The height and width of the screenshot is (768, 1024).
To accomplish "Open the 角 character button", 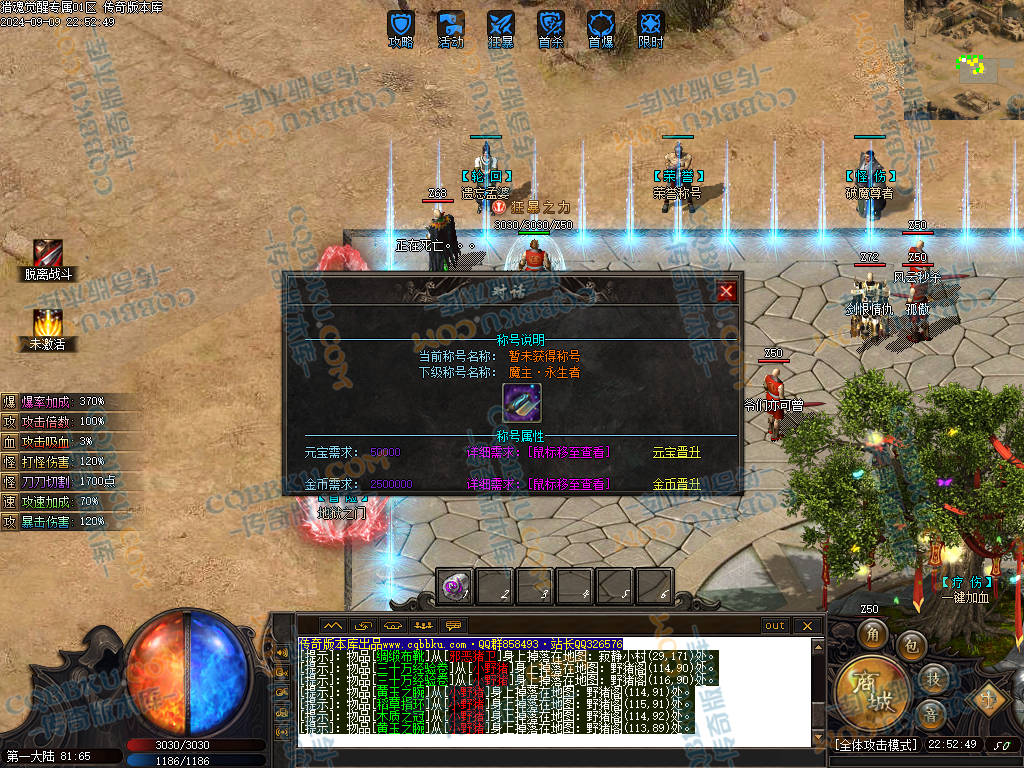I will tap(872, 635).
